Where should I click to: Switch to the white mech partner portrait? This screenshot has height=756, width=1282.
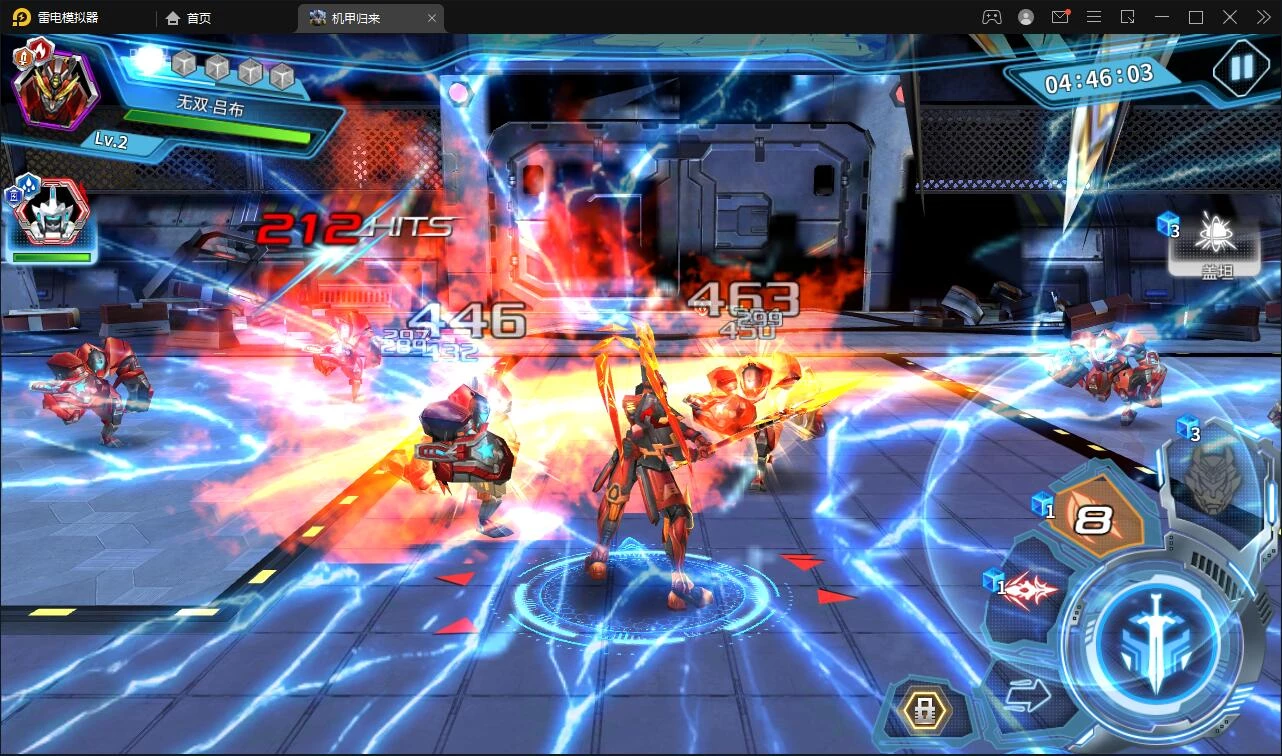pyautogui.click(x=53, y=216)
